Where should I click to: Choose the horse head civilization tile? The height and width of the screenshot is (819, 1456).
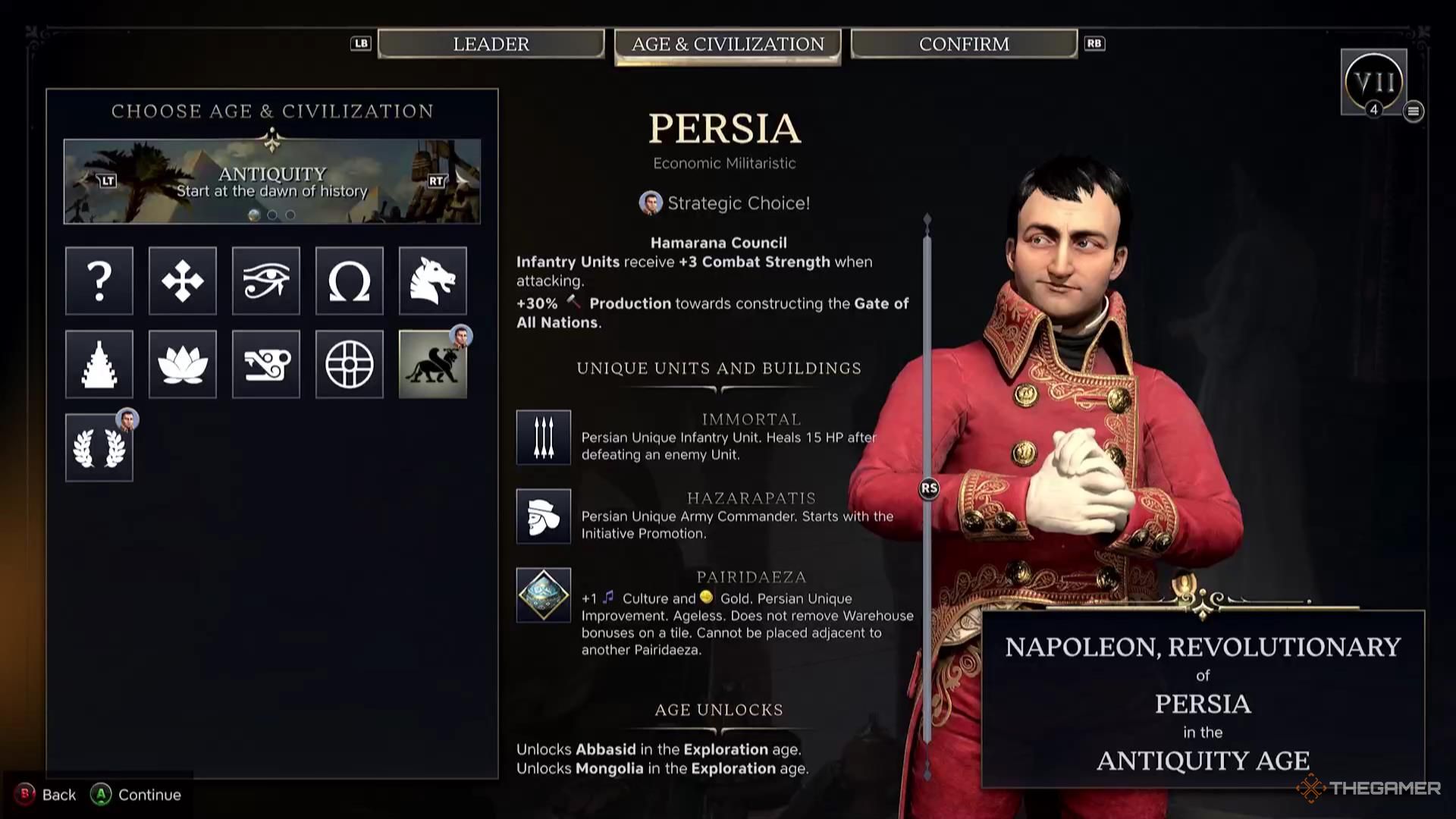coord(433,281)
